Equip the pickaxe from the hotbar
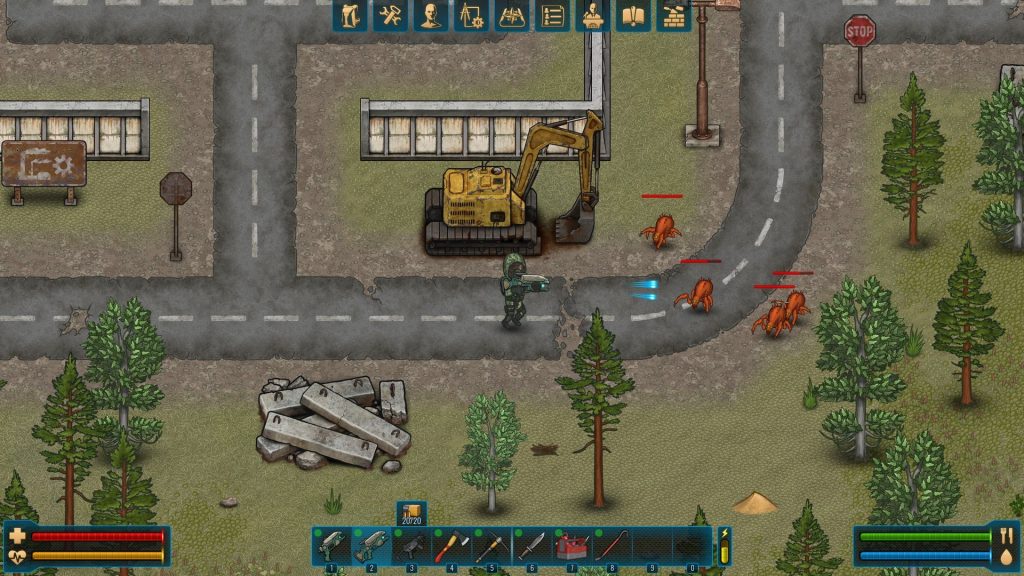1024x576 pixels. (x=491, y=546)
